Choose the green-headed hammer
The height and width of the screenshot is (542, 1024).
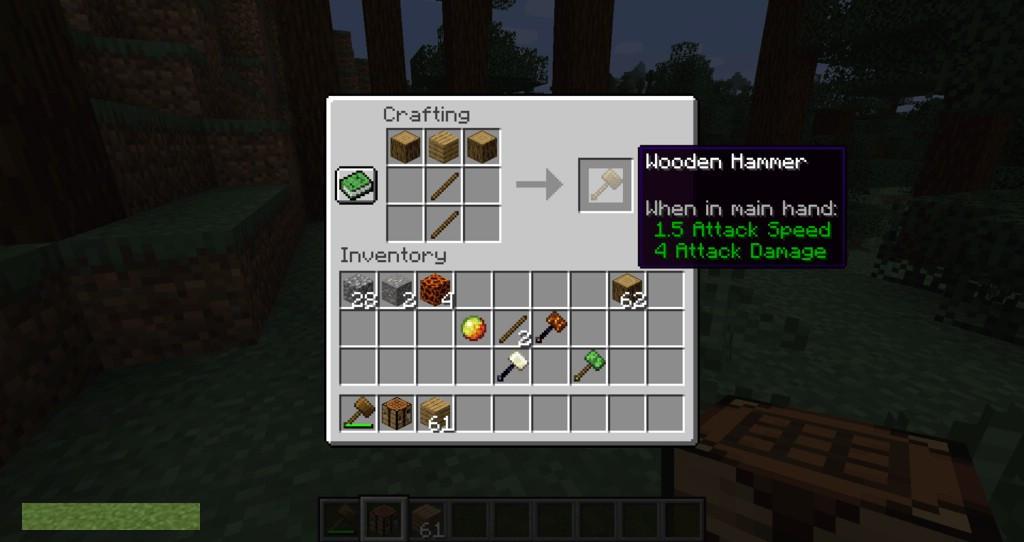(x=588, y=366)
